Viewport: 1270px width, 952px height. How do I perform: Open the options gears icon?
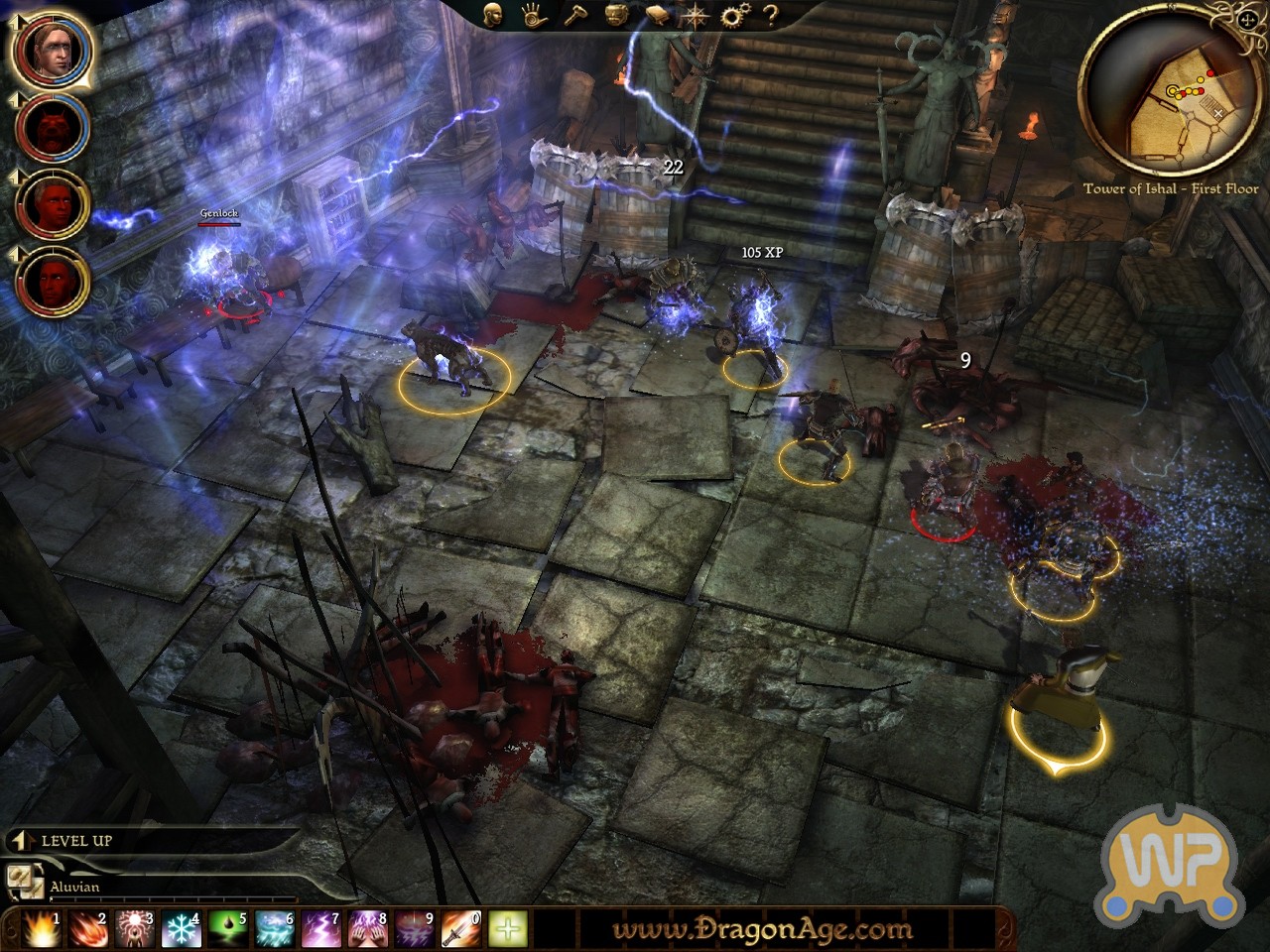click(734, 15)
